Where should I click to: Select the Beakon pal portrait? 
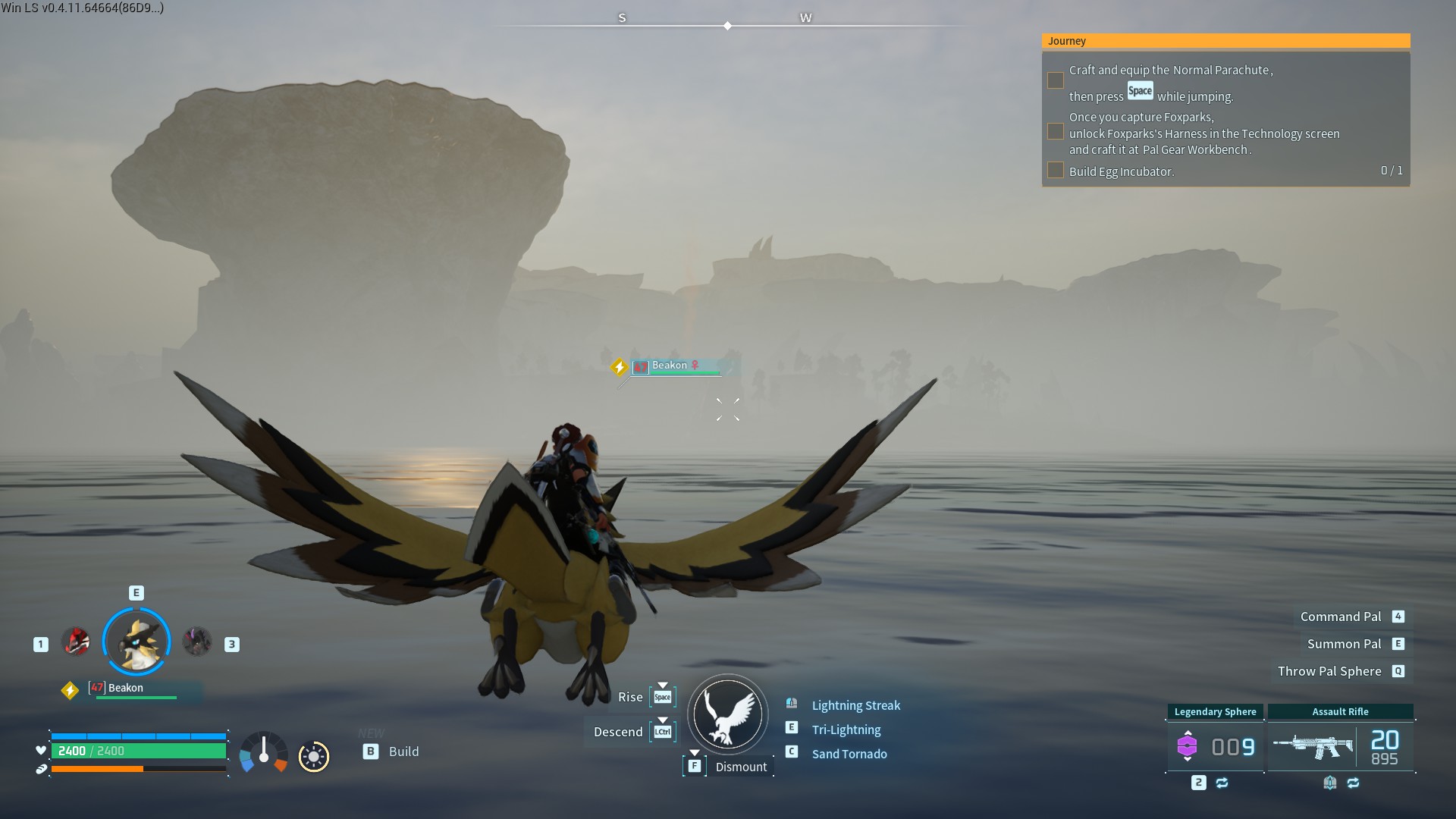[136, 642]
